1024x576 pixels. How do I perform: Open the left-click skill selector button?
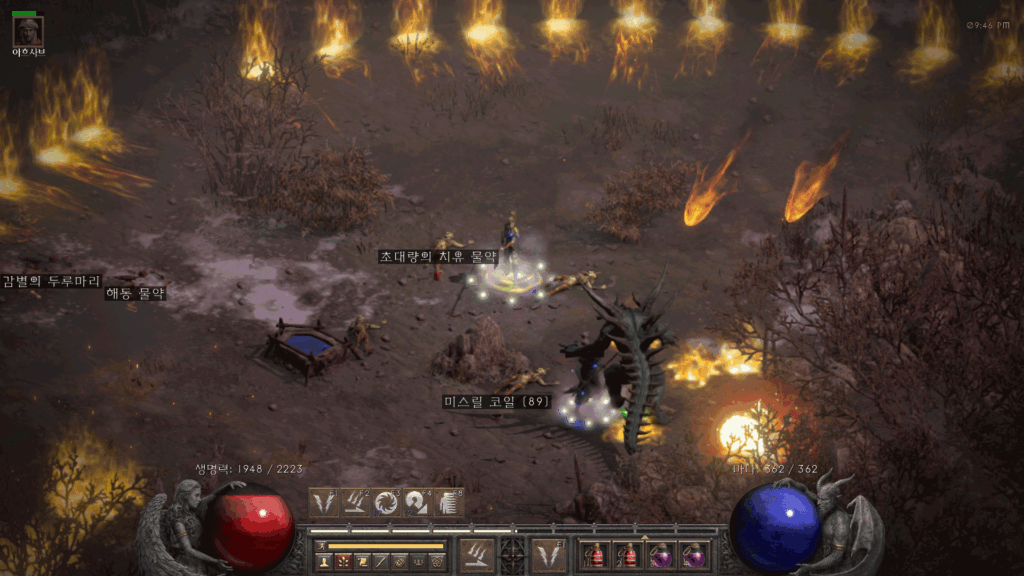point(476,553)
